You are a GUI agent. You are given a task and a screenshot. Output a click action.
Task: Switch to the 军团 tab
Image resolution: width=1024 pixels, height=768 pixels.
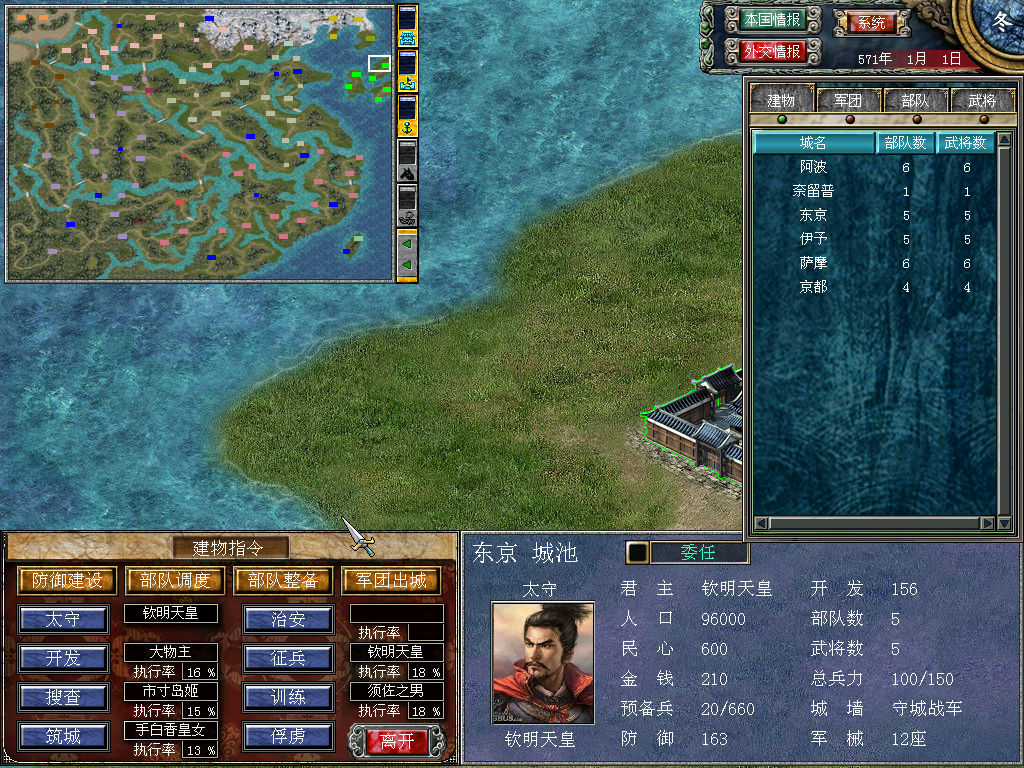coord(848,100)
